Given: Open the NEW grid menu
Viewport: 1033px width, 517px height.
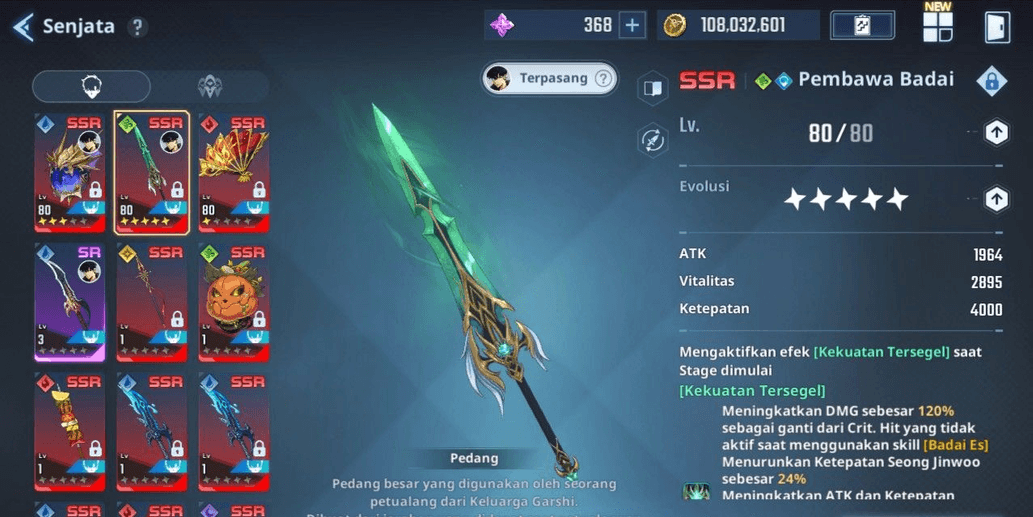Looking at the screenshot, I should tap(938, 26).
